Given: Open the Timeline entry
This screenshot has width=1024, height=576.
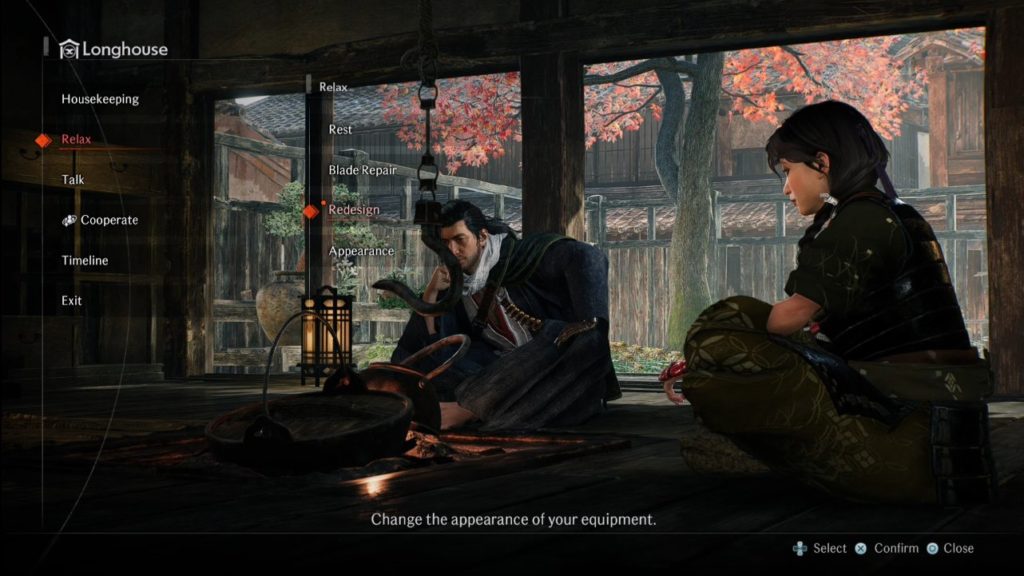Looking at the screenshot, I should coord(85,260).
